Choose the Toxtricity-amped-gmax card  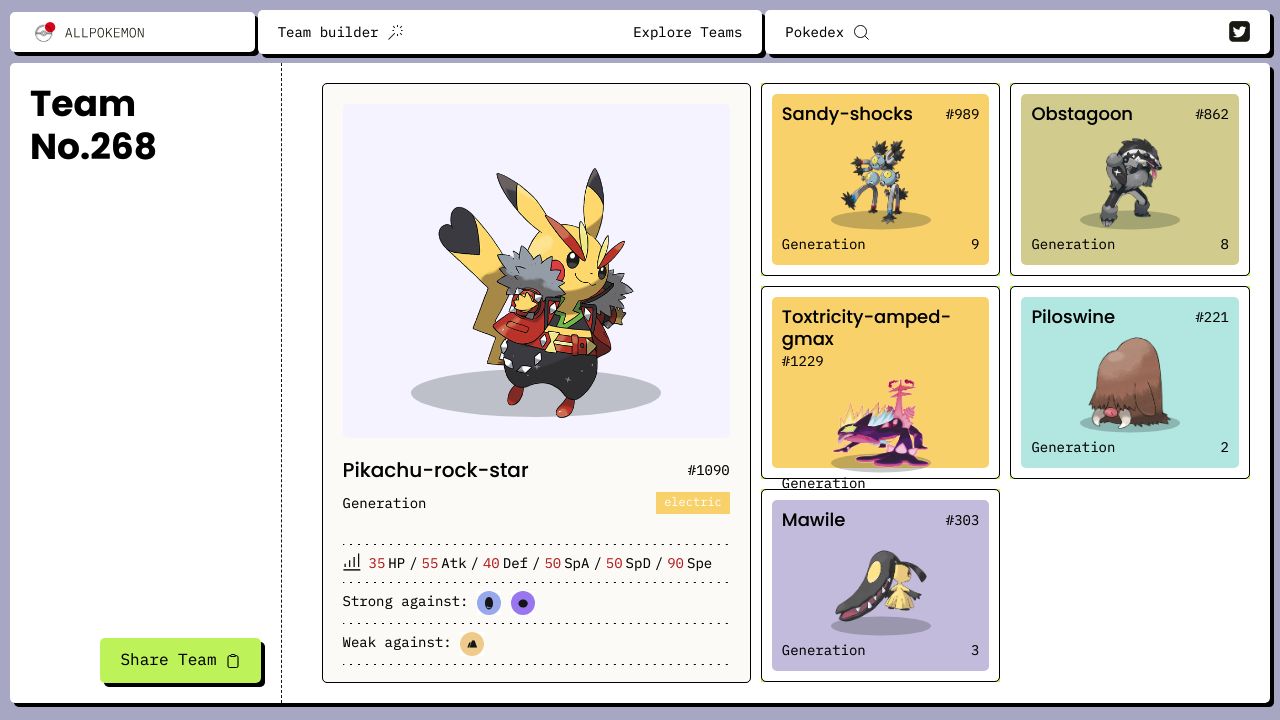click(880, 382)
